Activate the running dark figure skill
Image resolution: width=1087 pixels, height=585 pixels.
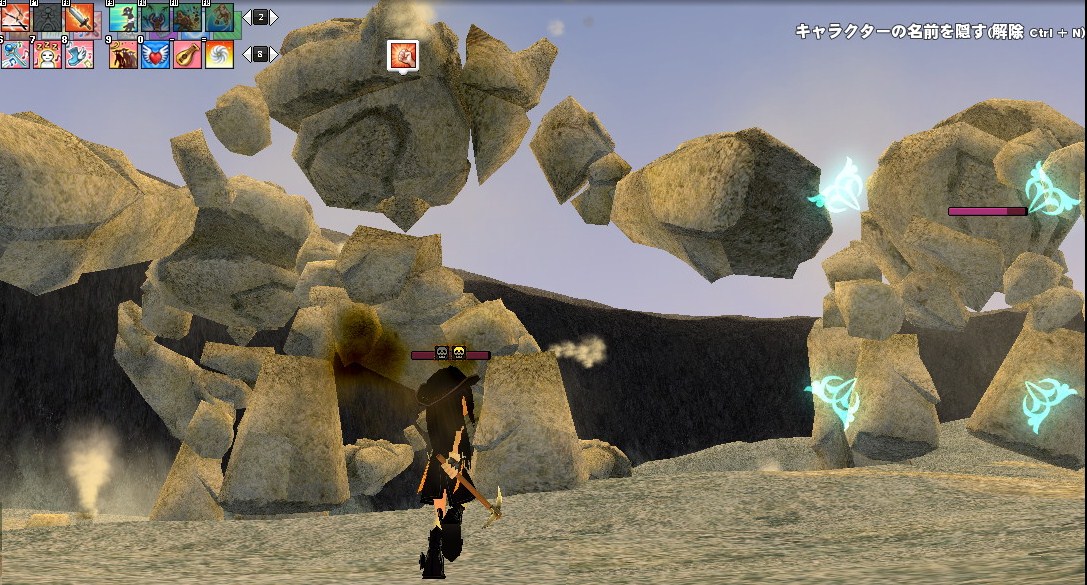tap(123, 17)
